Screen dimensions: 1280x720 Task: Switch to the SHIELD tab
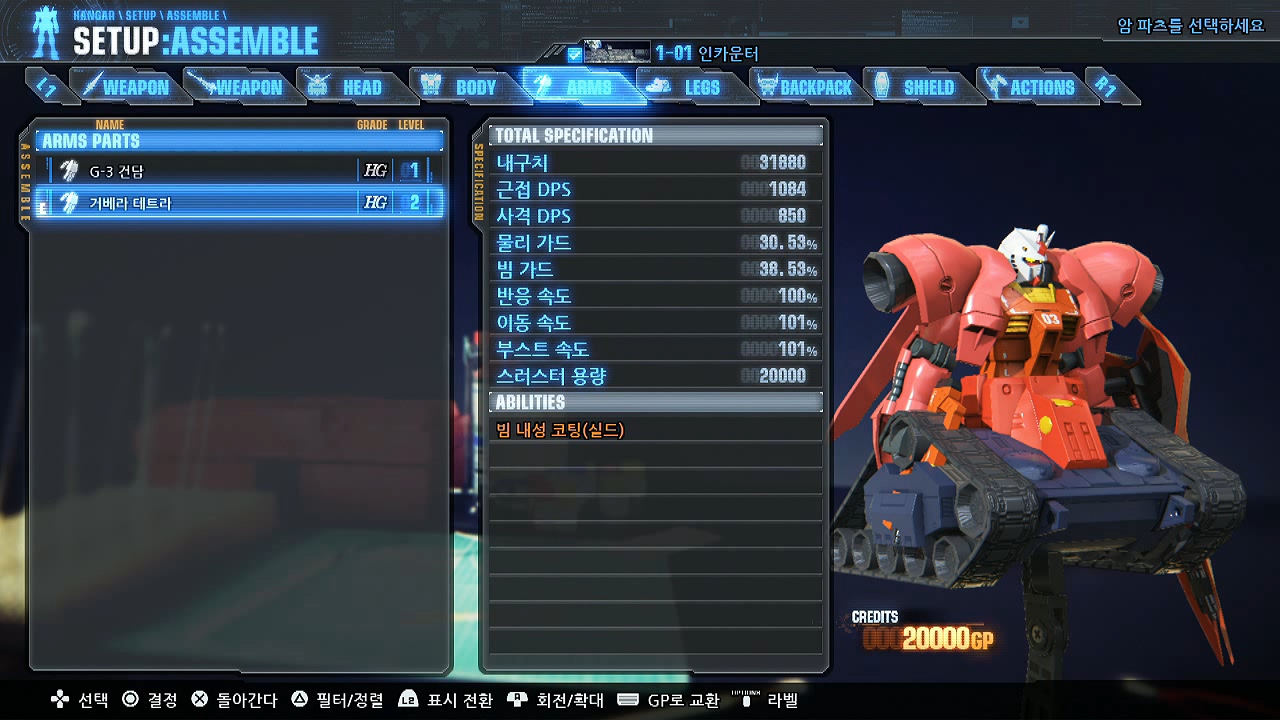(917, 87)
